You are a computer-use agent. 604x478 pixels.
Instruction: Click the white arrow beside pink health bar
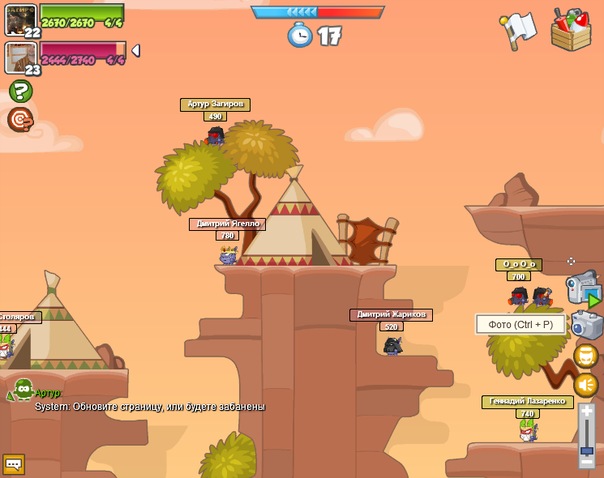click(x=136, y=50)
